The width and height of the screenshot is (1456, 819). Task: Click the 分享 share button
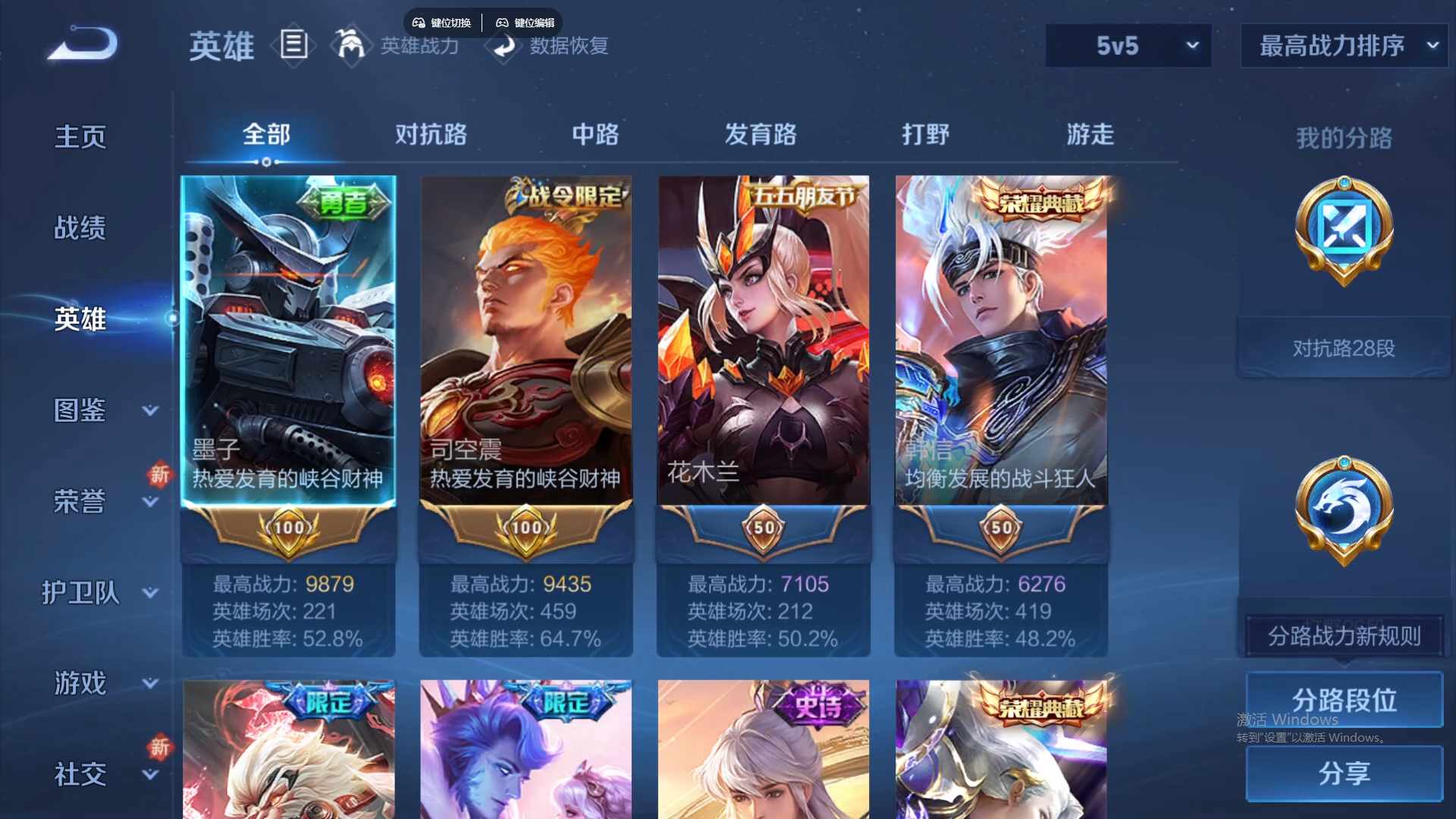[1343, 775]
